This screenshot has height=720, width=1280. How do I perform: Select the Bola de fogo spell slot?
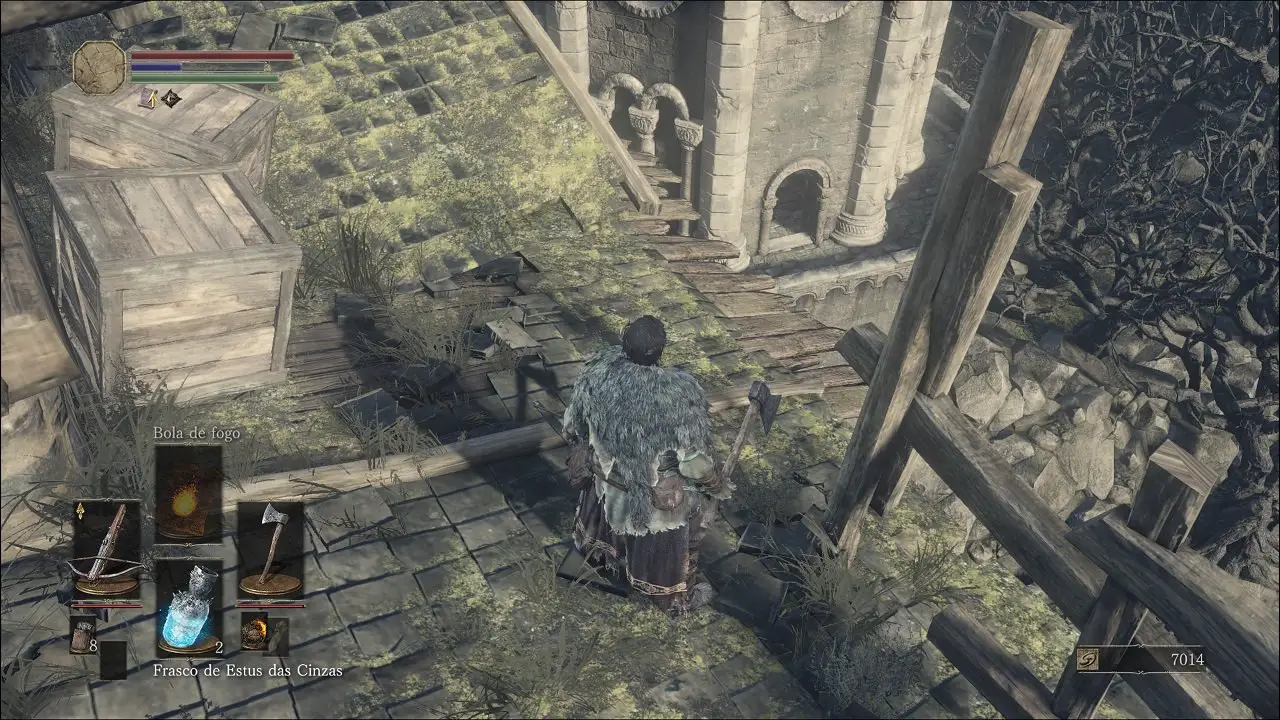pyautogui.click(x=188, y=492)
